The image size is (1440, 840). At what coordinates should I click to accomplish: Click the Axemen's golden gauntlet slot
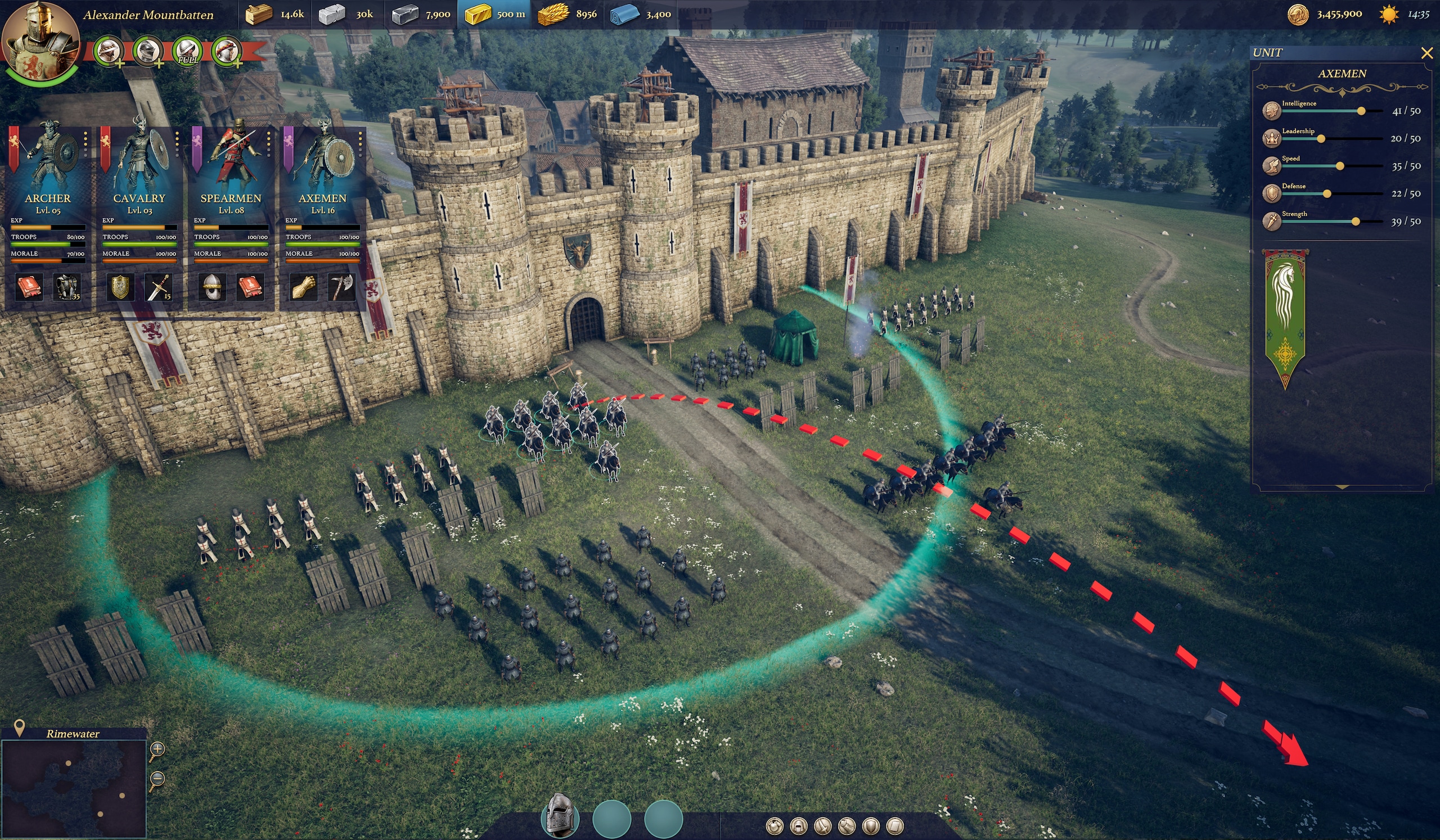pos(303,287)
